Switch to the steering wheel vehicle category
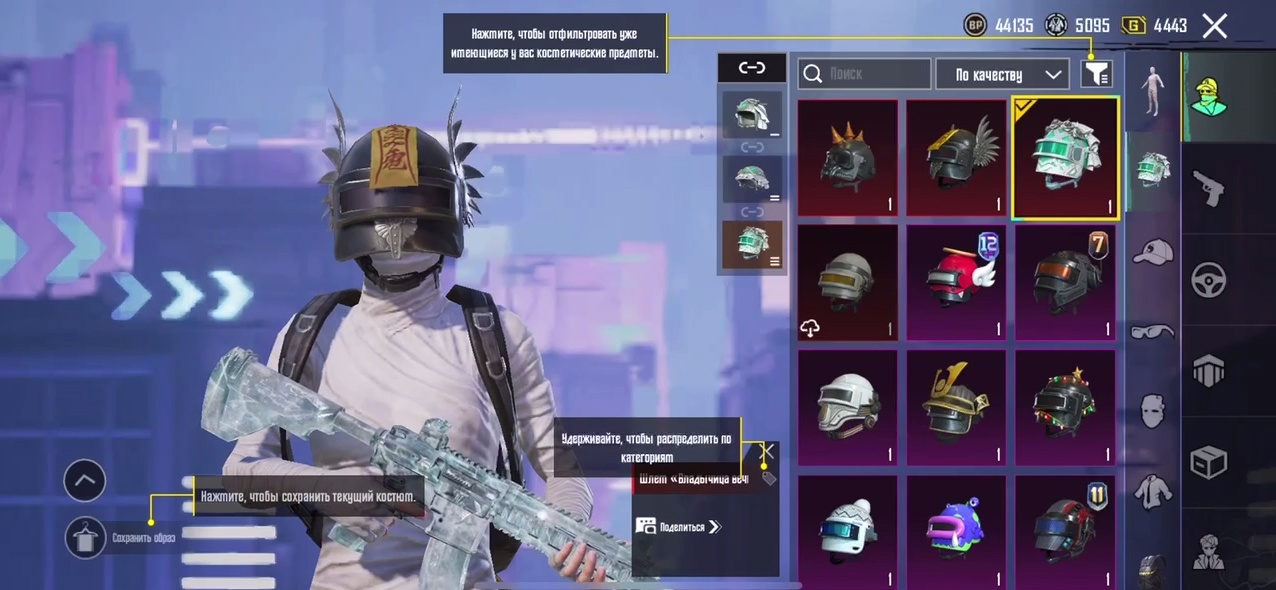Viewport: 1276px width, 590px height. coord(1209,280)
